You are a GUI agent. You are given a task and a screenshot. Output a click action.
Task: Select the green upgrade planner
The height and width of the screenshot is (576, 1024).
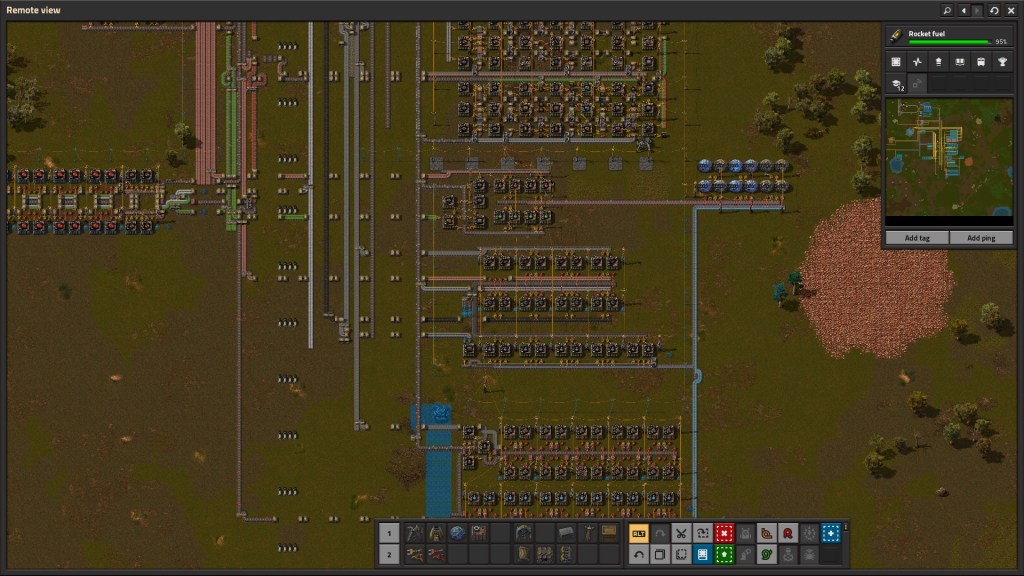tap(724, 554)
